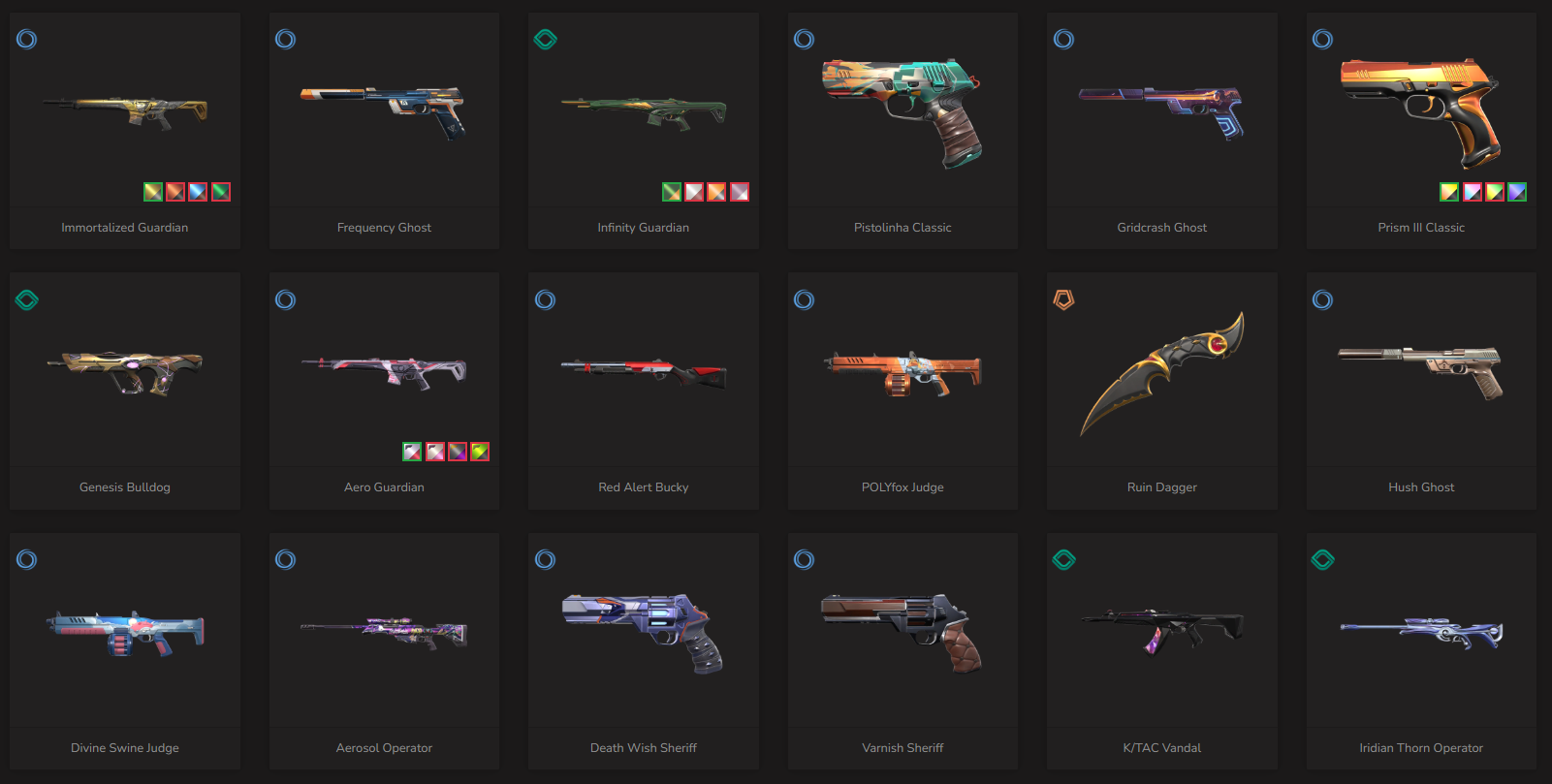Select the Genesis Bulldog skin card
Viewport: 1552px width, 784px height.
point(125,378)
